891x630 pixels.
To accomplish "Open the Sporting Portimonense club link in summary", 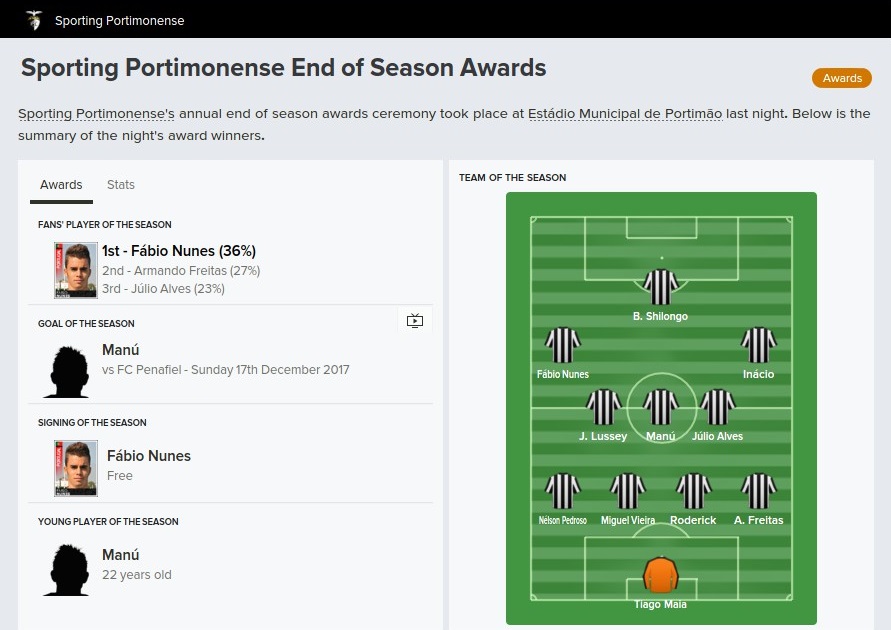I will (97, 114).
